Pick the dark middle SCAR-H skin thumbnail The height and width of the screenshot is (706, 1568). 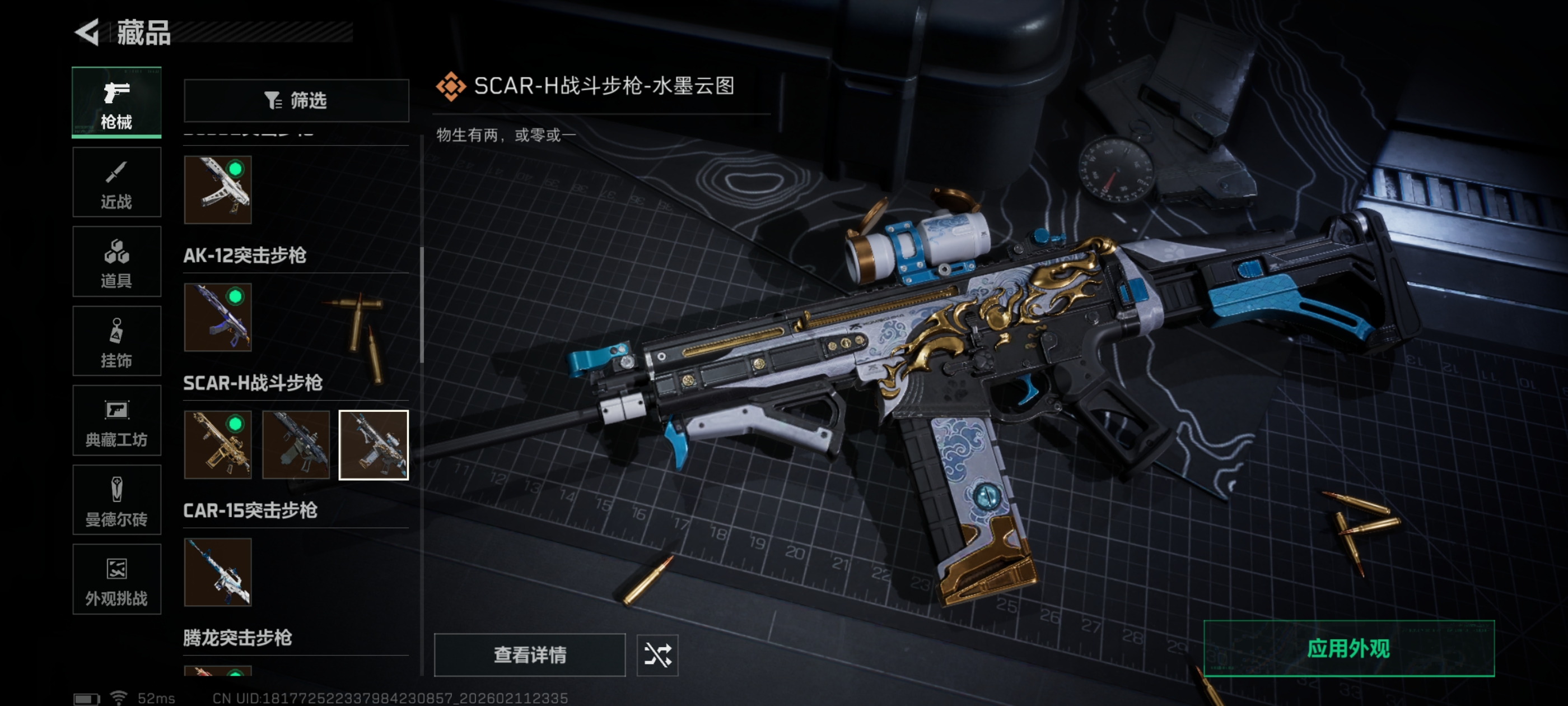coord(296,445)
